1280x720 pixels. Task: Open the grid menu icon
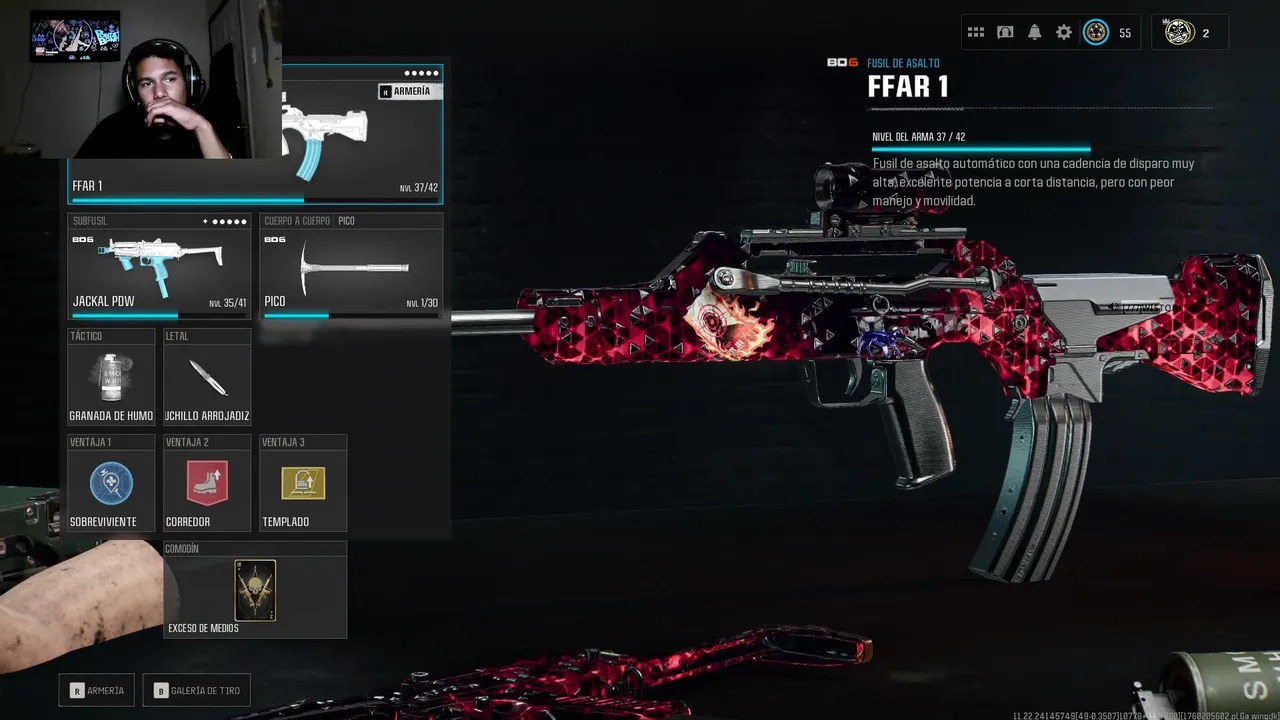click(976, 33)
